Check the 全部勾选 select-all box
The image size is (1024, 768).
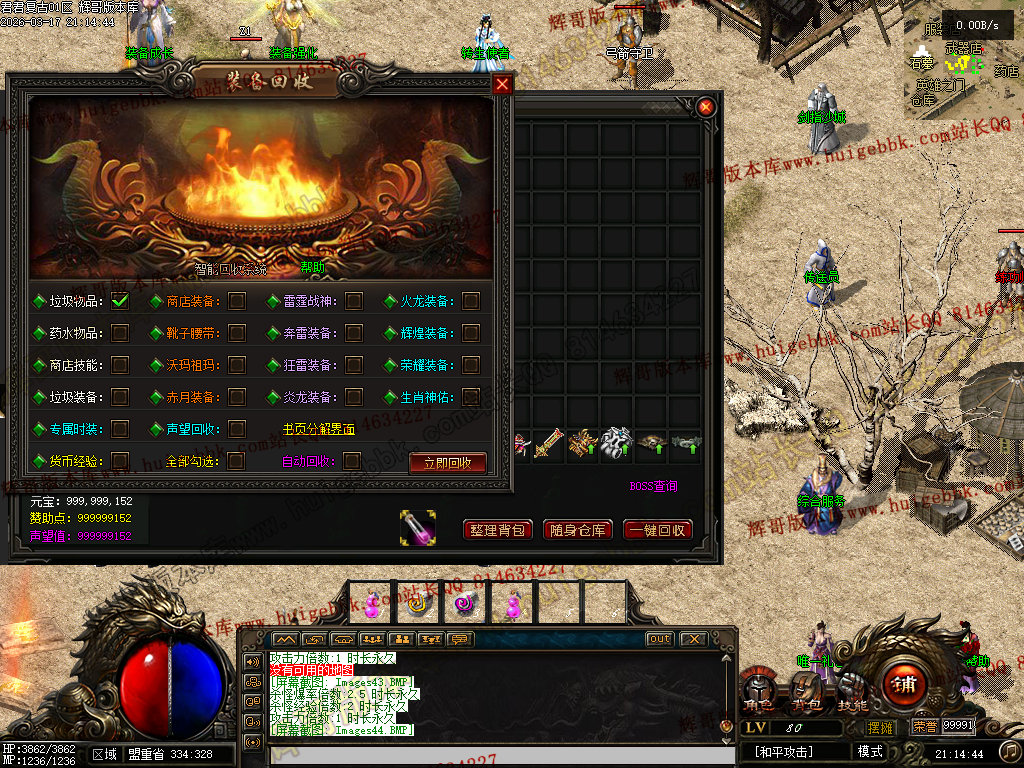[x=236, y=461]
